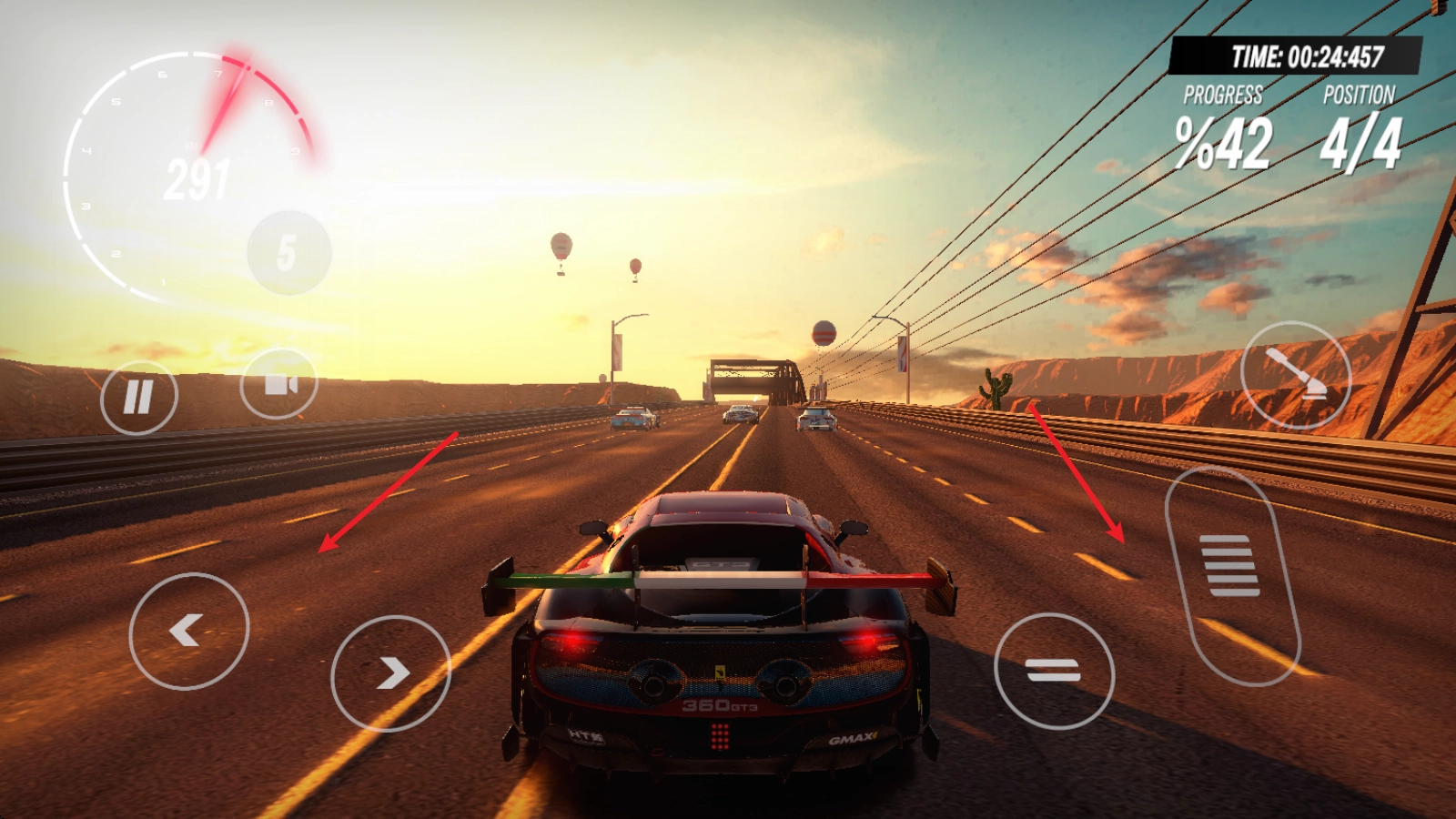Steer left with the left arrow button
The height and width of the screenshot is (819, 1456).
point(188,631)
